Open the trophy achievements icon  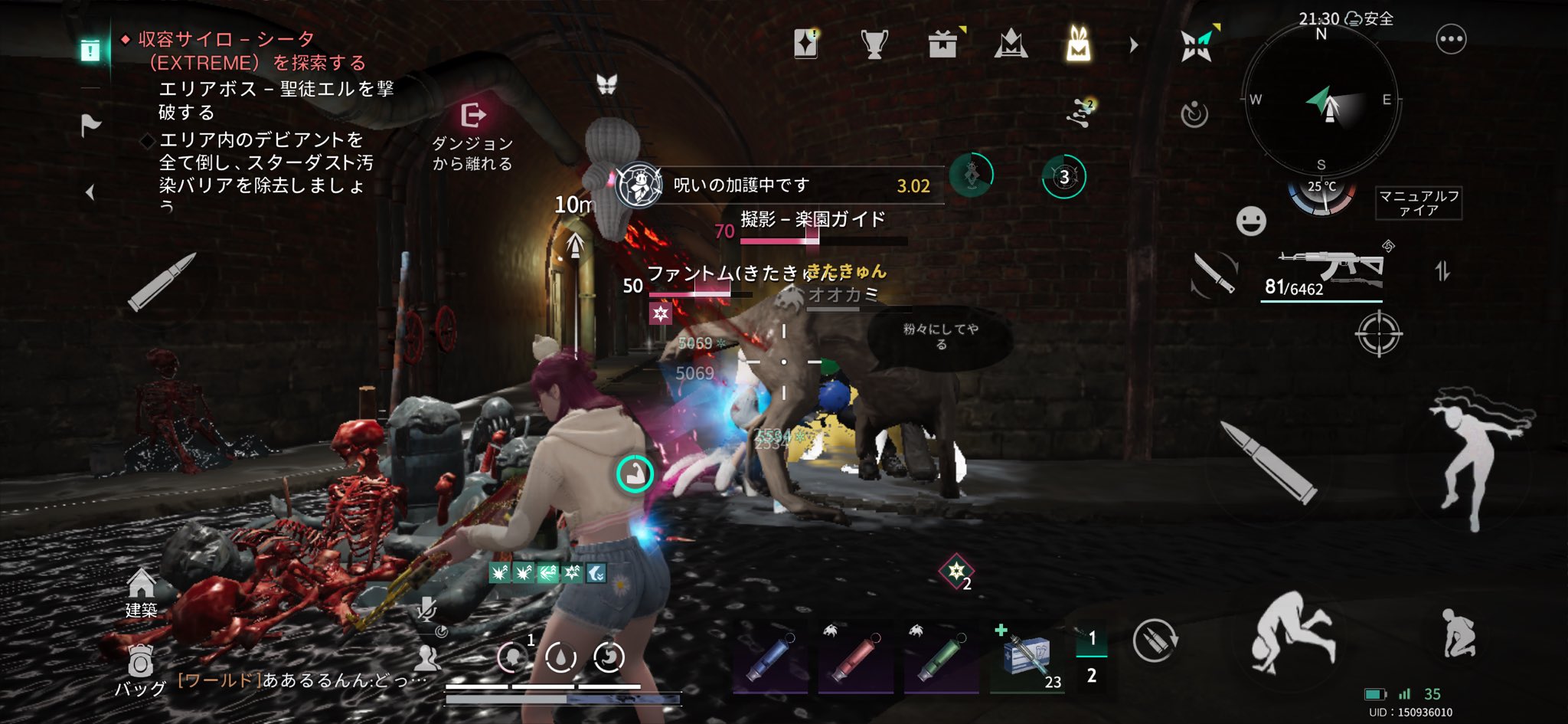874,44
